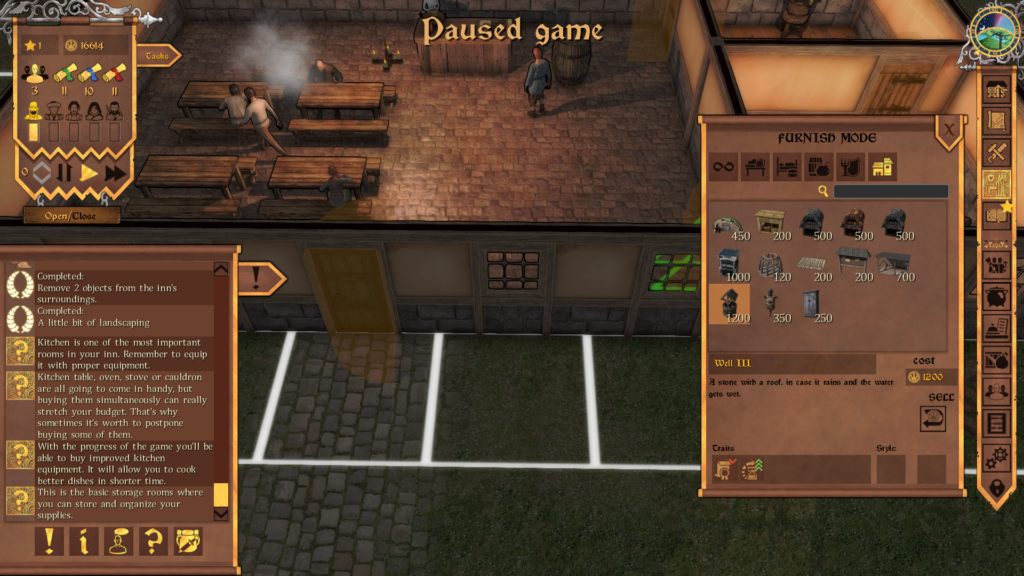Click the furniture search field
The image size is (1024, 576).
pyautogui.click(x=890, y=191)
